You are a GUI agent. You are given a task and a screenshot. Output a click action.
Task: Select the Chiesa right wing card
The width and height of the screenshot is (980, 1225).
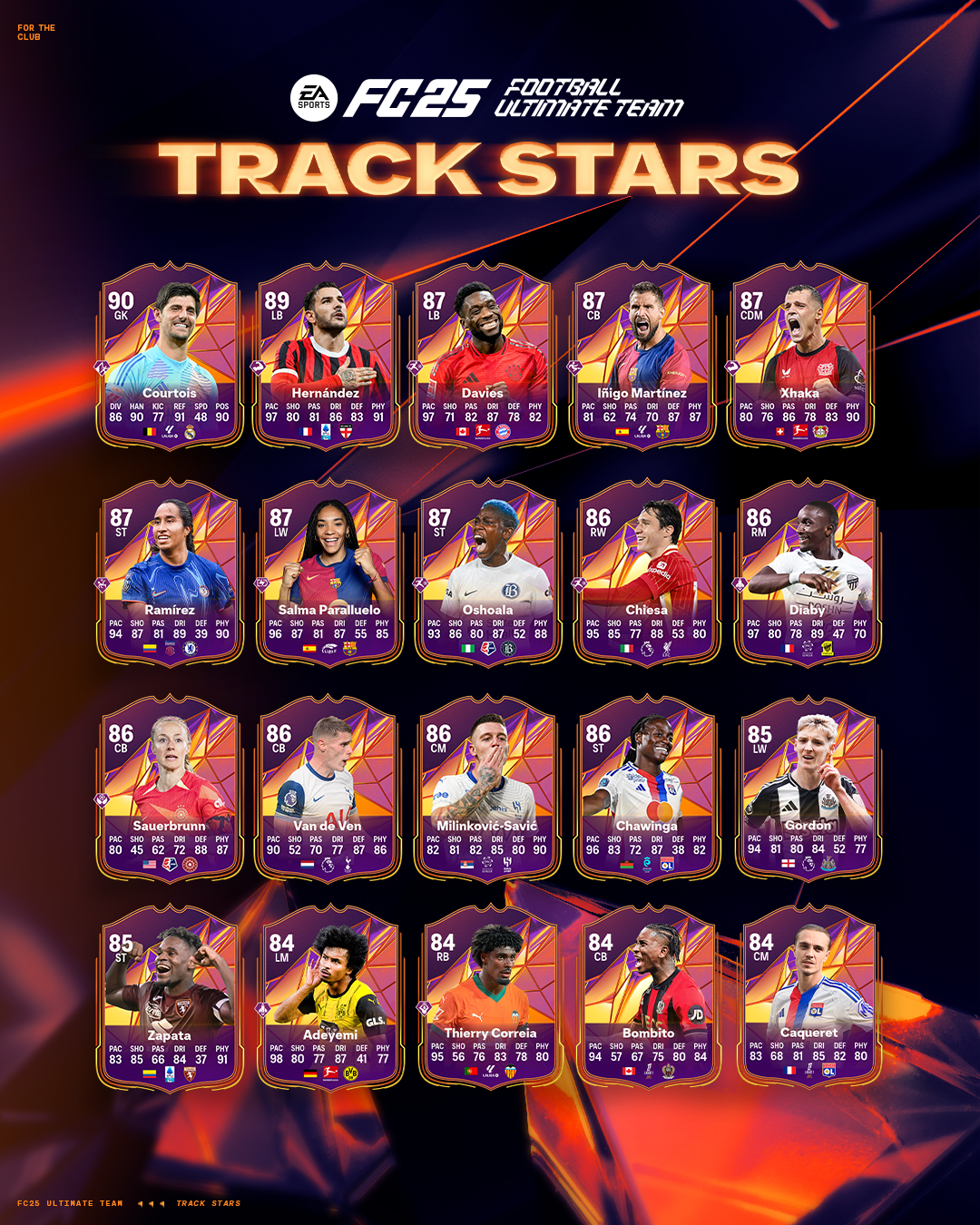coord(646,573)
